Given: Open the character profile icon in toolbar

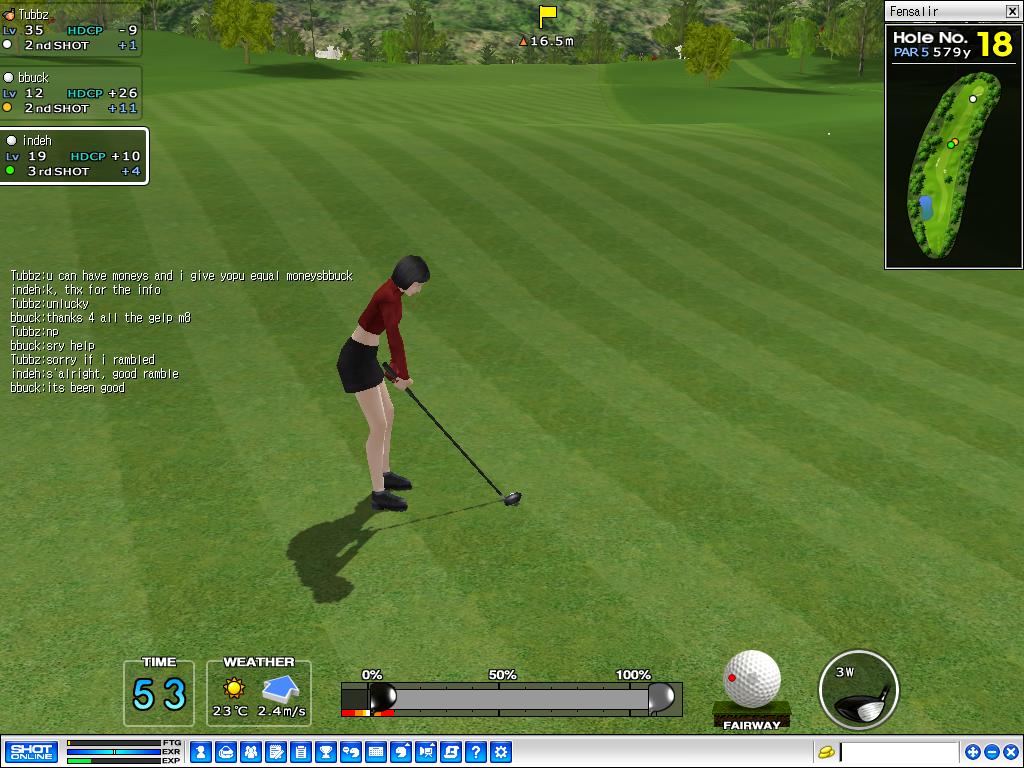Looking at the screenshot, I should (x=201, y=752).
